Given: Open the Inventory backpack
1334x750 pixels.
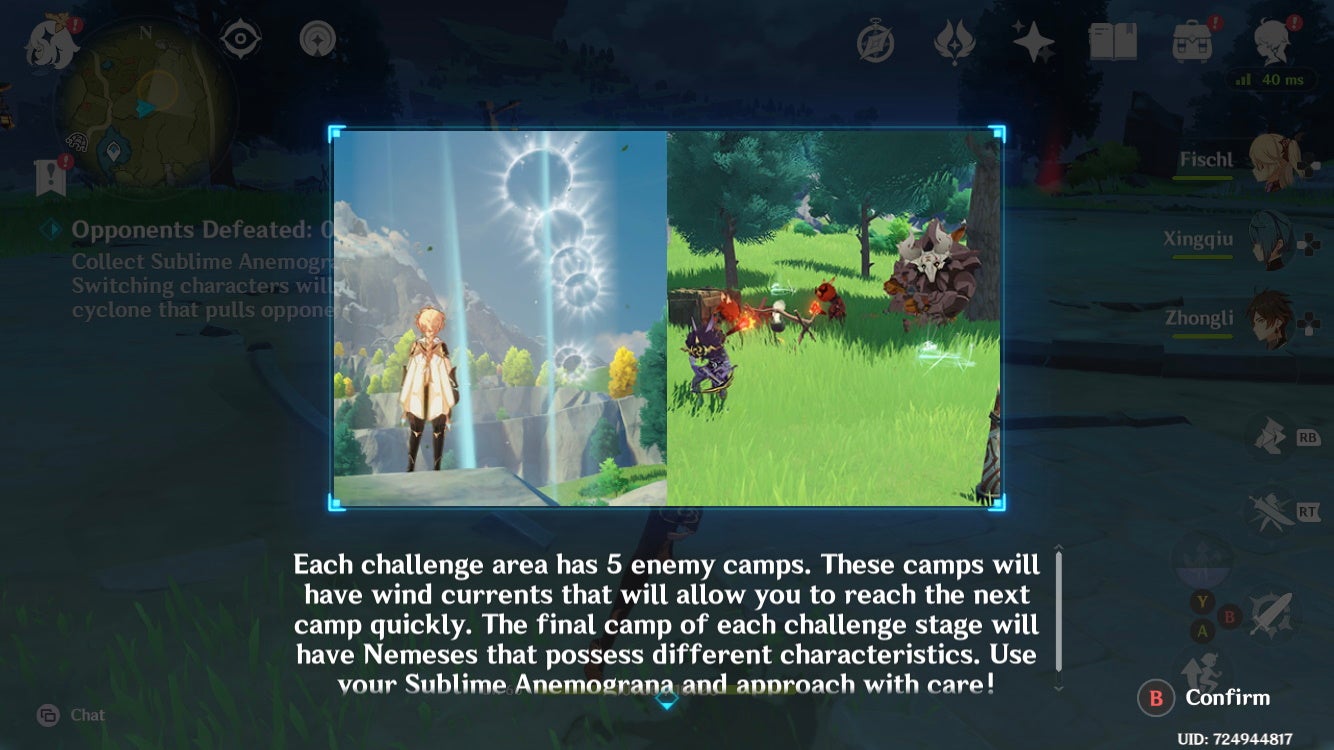Looking at the screenshot, I should (x=1190, y=40).
